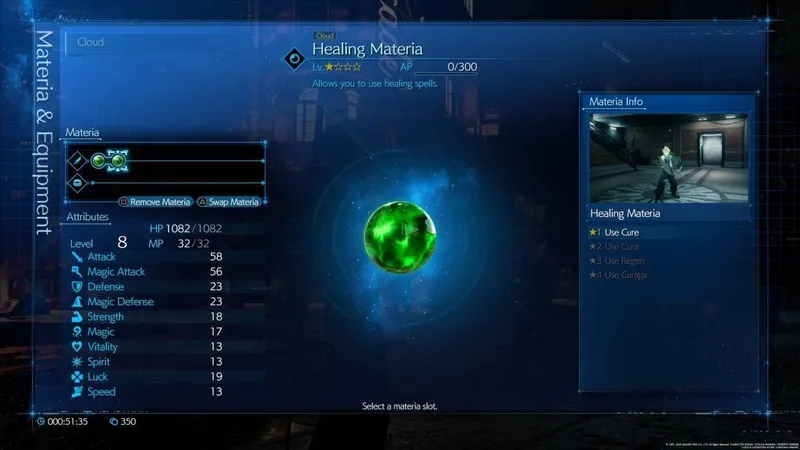Select the highlighted green materia slot
Image resolution: width=800 pixels, height=450 pixels.
coord(117,159)
